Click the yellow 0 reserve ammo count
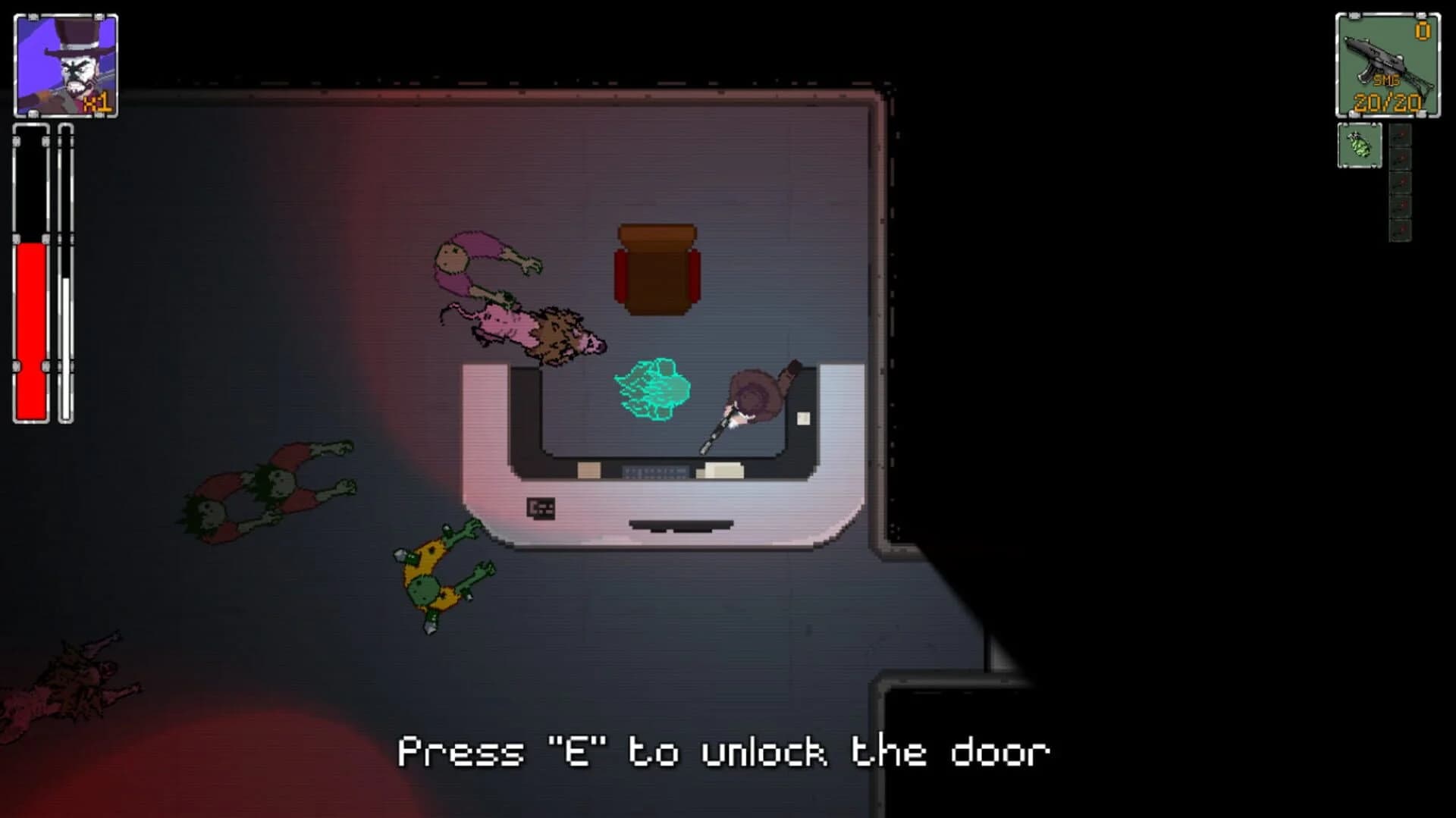1456x818 pixels. (1423, 32)
